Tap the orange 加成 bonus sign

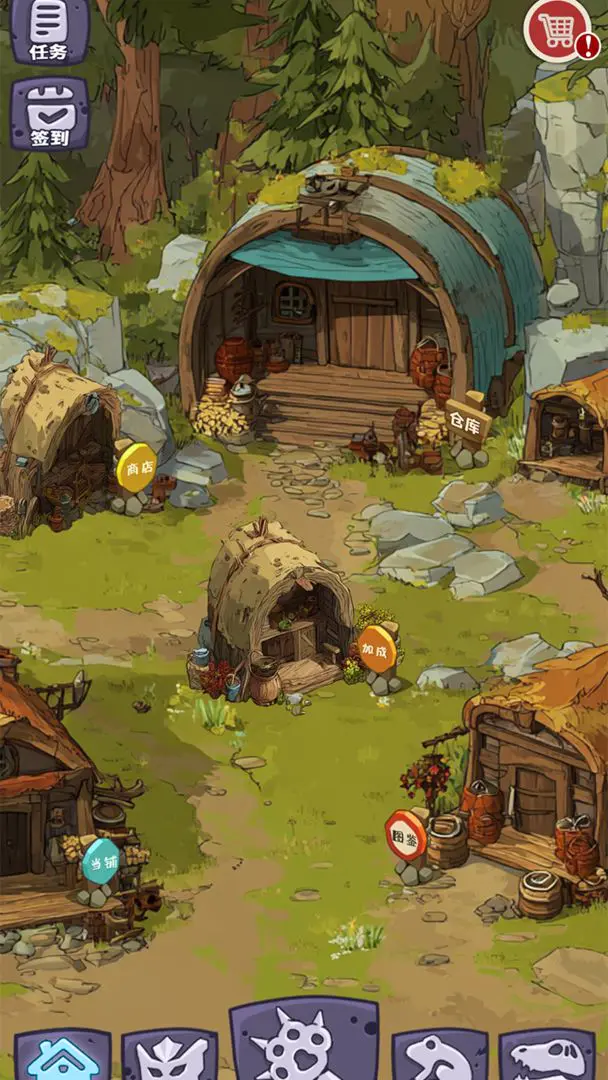pos(377,650)
